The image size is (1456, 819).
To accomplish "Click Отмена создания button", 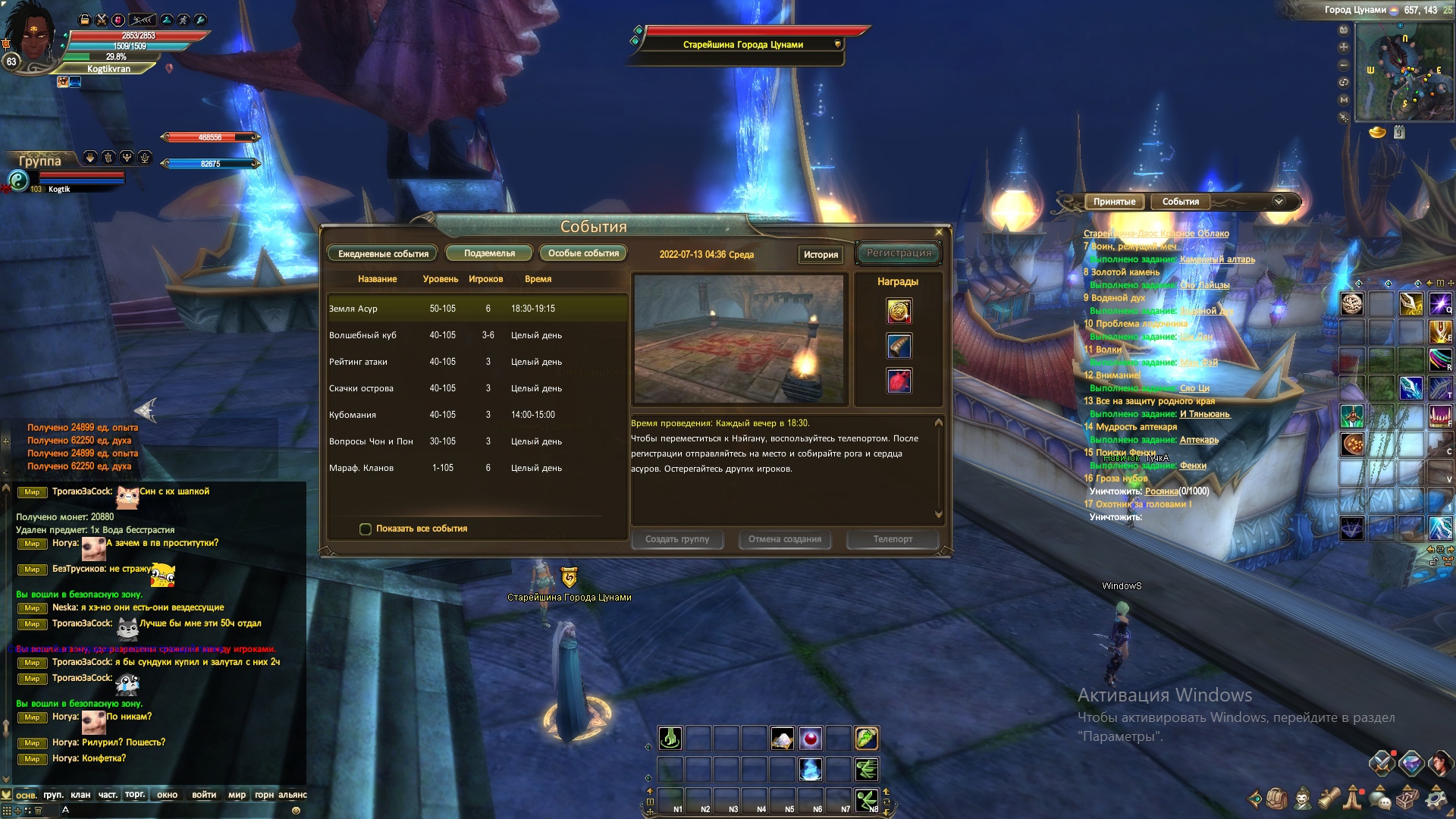I will click(x=785, y=539).
